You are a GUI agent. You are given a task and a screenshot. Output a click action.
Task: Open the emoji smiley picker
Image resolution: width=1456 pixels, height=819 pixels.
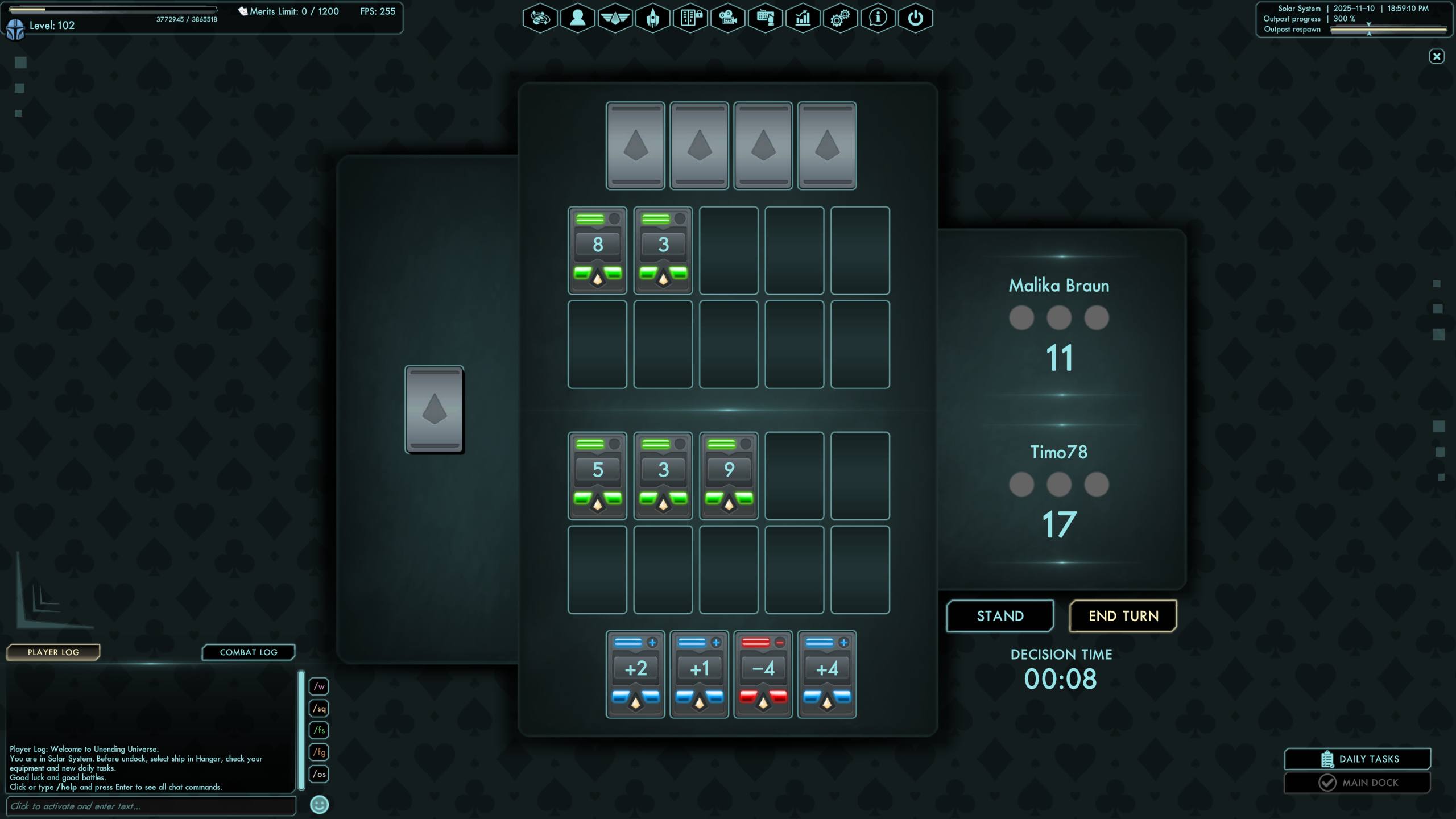tap(319, 805)
